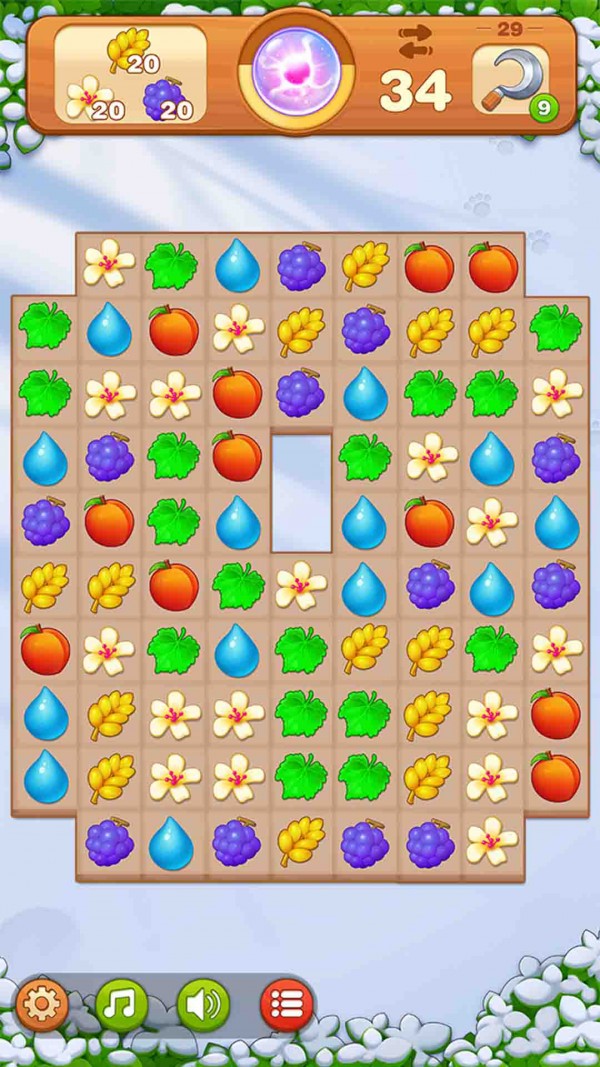Select the white flower tile in the top row
Image resolution: width=600 pixels, height=1067 pixels.
point(108,264)
